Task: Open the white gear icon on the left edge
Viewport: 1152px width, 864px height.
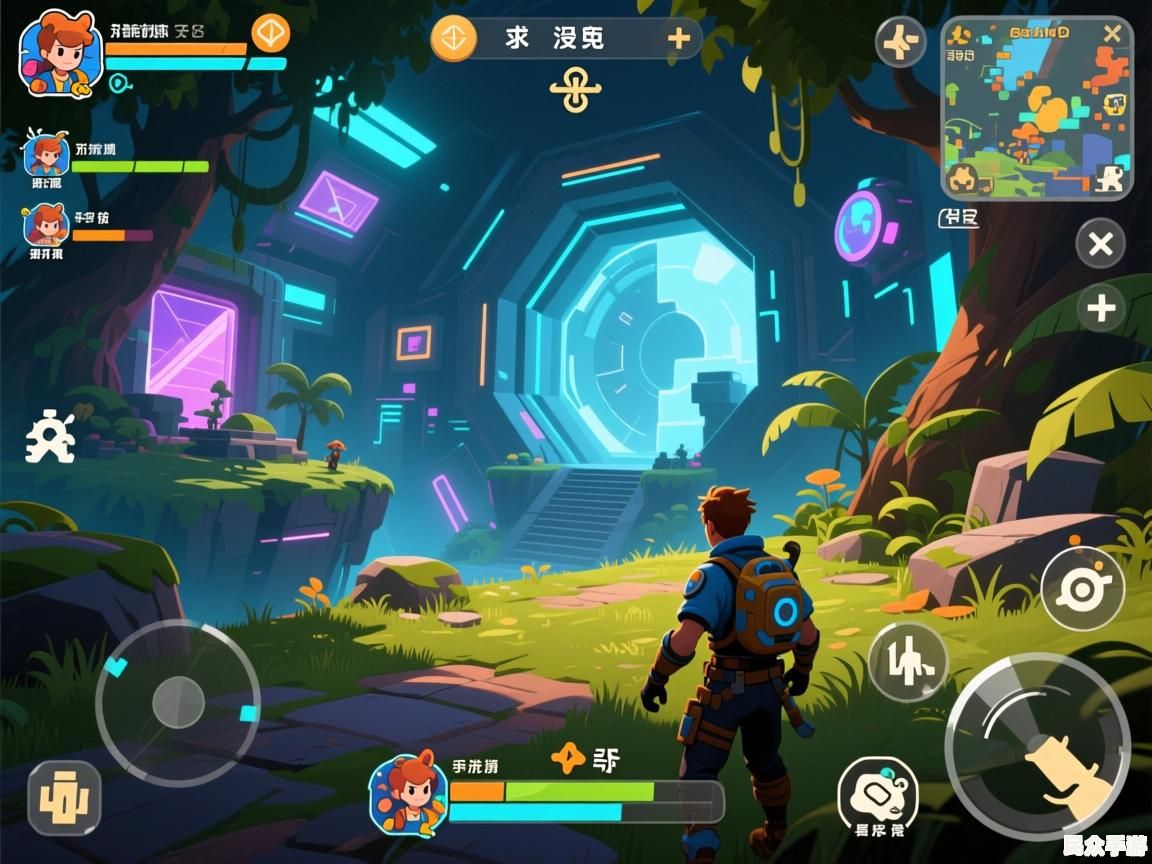Action: [x=49, y=438]
